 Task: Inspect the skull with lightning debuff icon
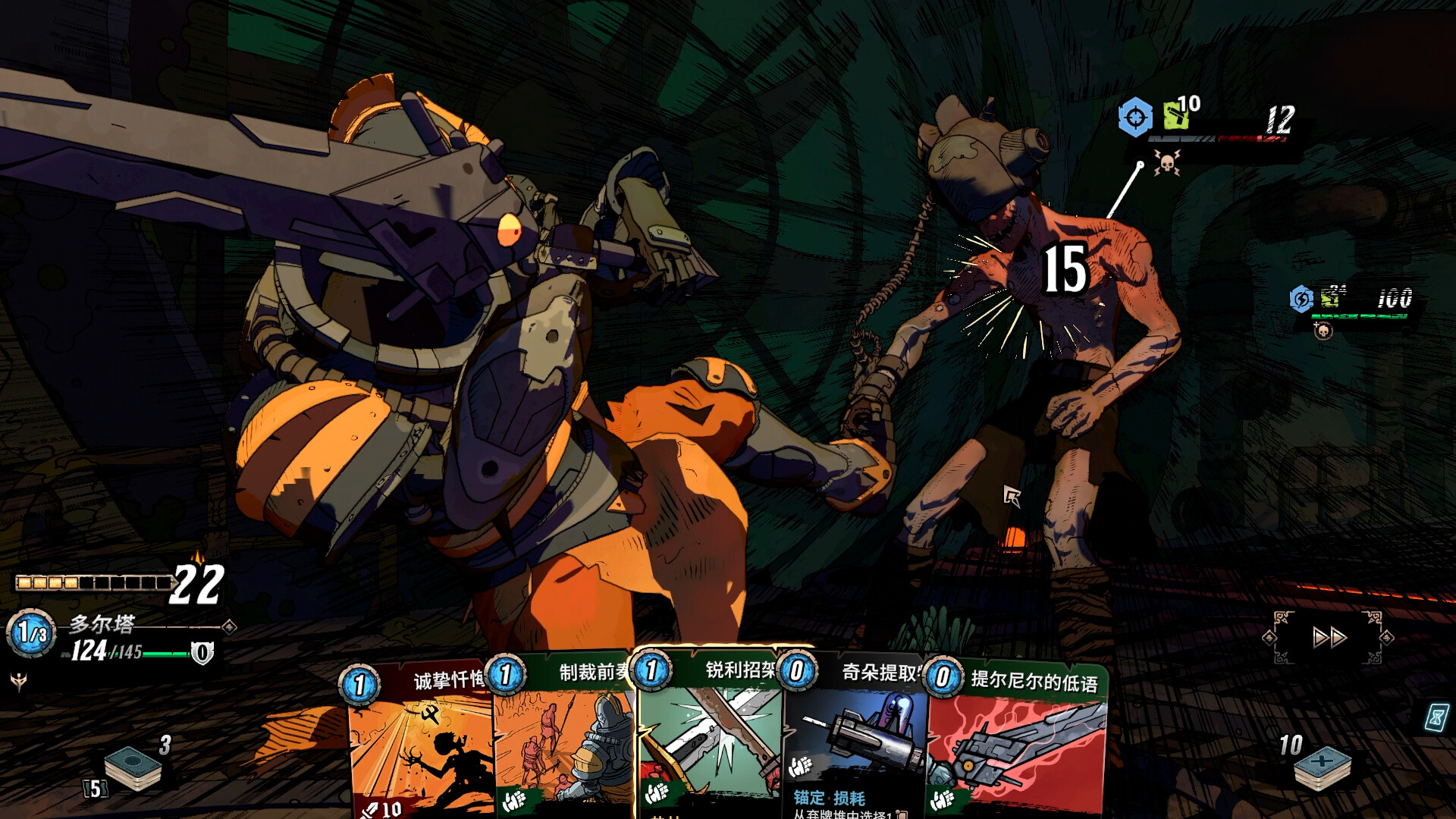(1166, 162)
